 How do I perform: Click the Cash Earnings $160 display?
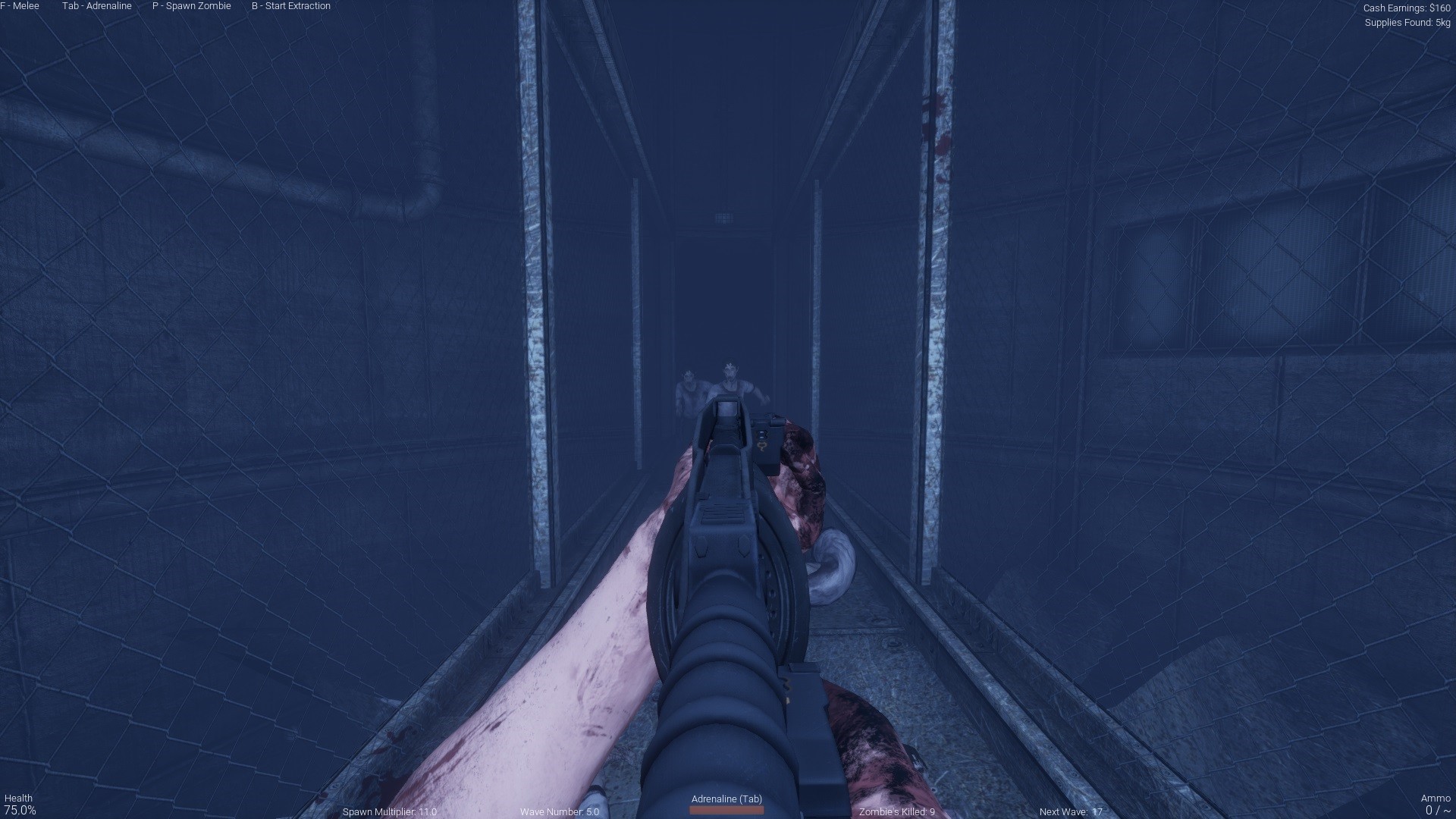1407,8
